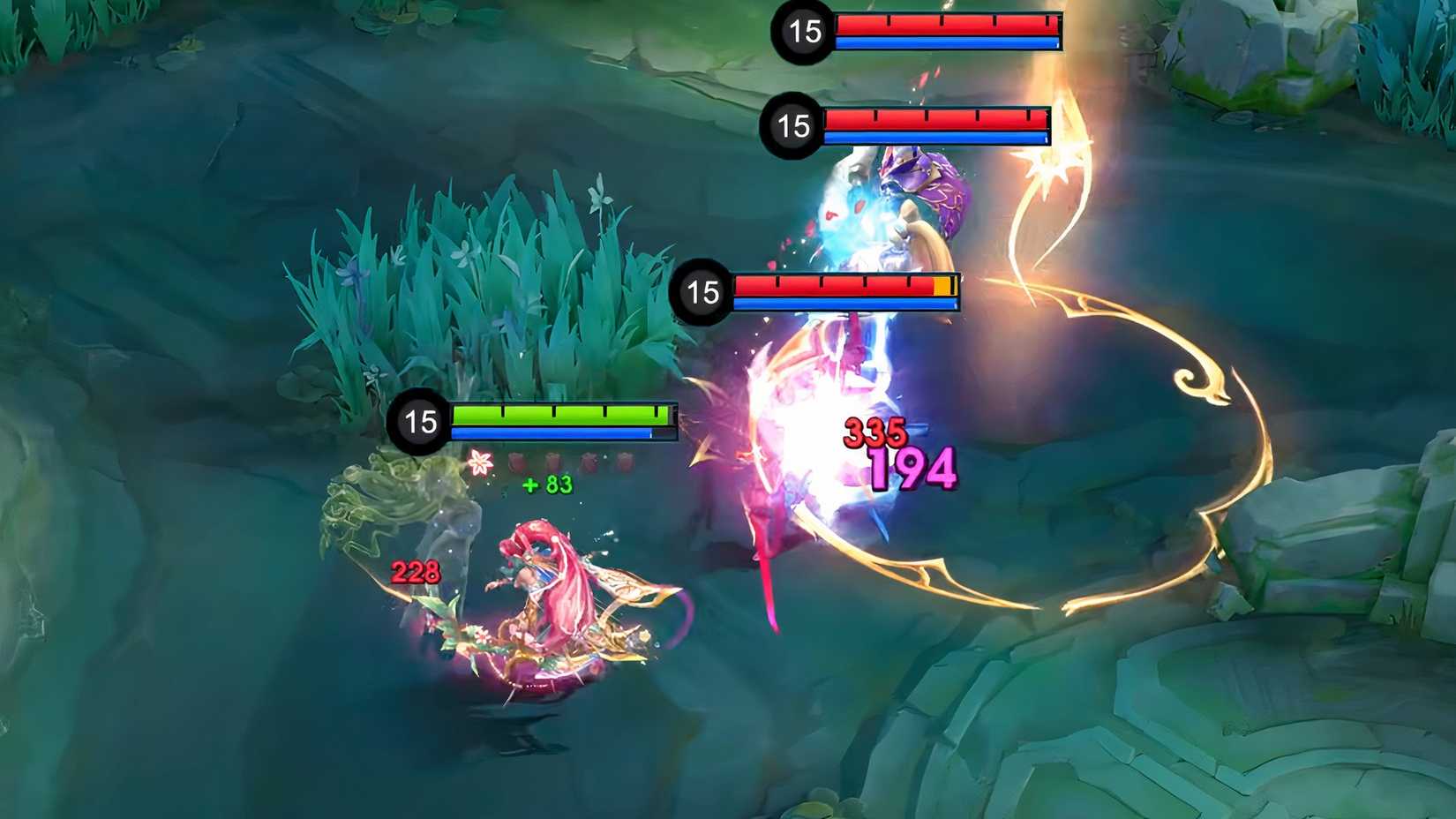The width and height of the screenshot is (1456, 819).
Task: Click the second enemy's level 15 badge
Action: (x=792, y=126)
